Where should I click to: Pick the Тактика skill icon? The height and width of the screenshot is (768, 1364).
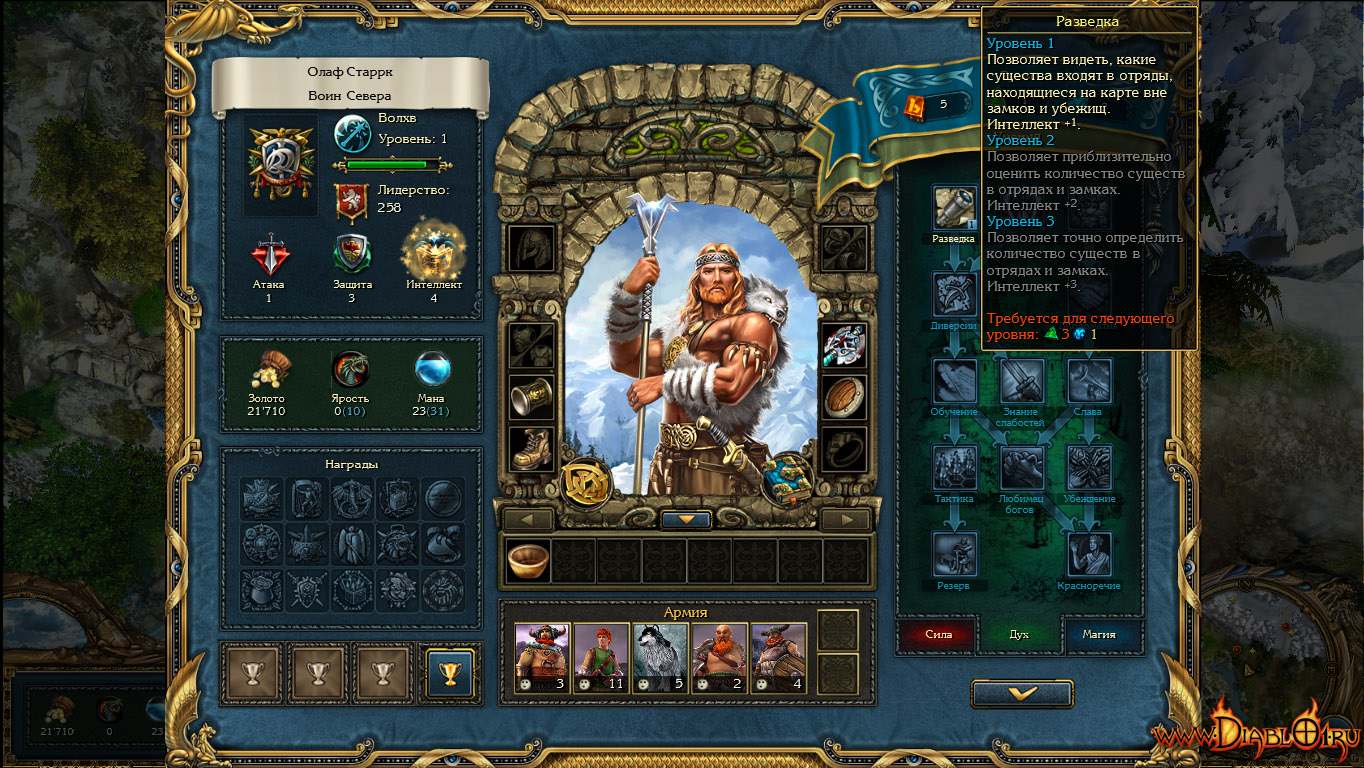coord(954,467)
